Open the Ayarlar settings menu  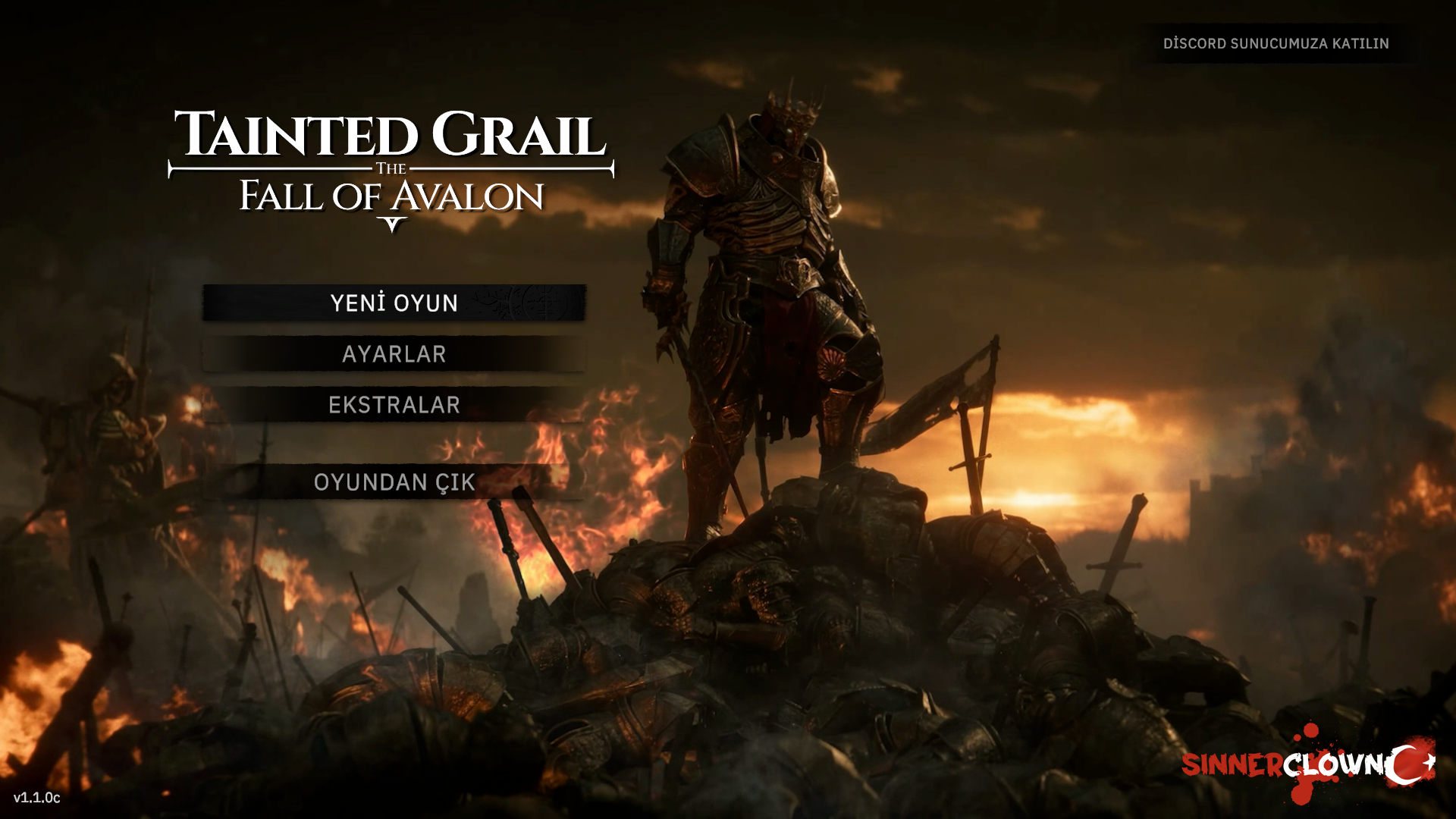pos(394,354)
